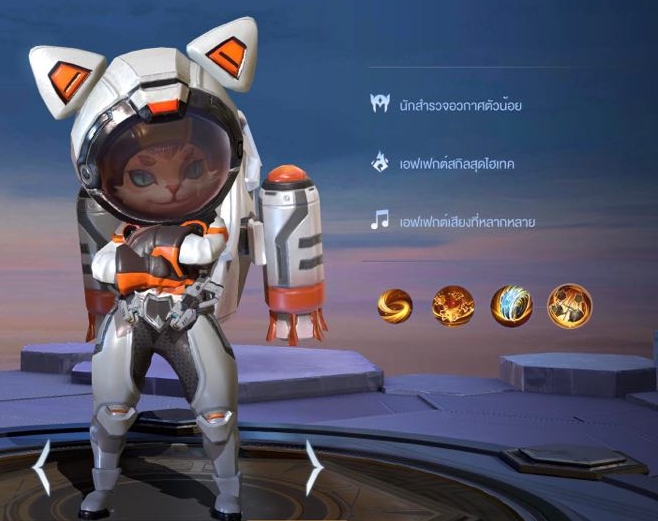Click the left arrow to rotate the character
The image size is (658, 521).
[x=42, y=468]
